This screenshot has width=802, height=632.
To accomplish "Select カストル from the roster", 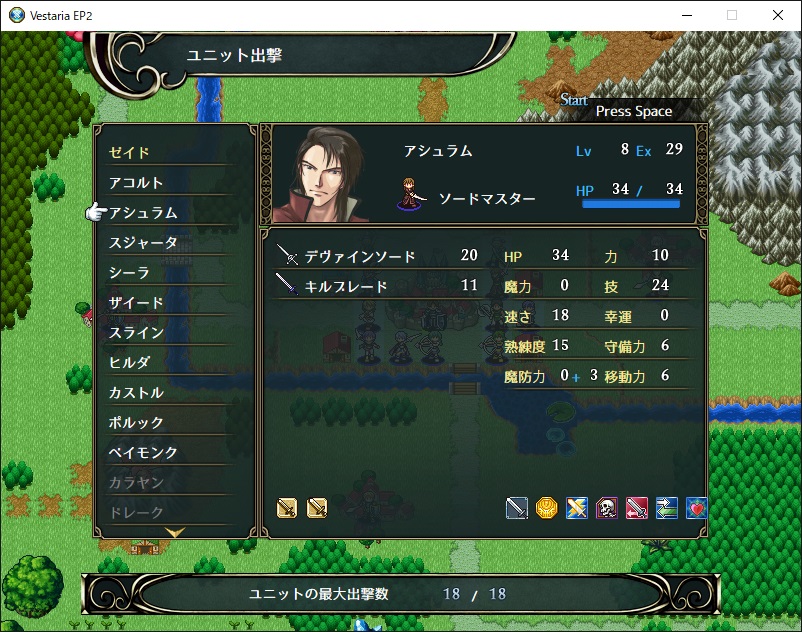I will pyautogui.click(x=136, y=393).
